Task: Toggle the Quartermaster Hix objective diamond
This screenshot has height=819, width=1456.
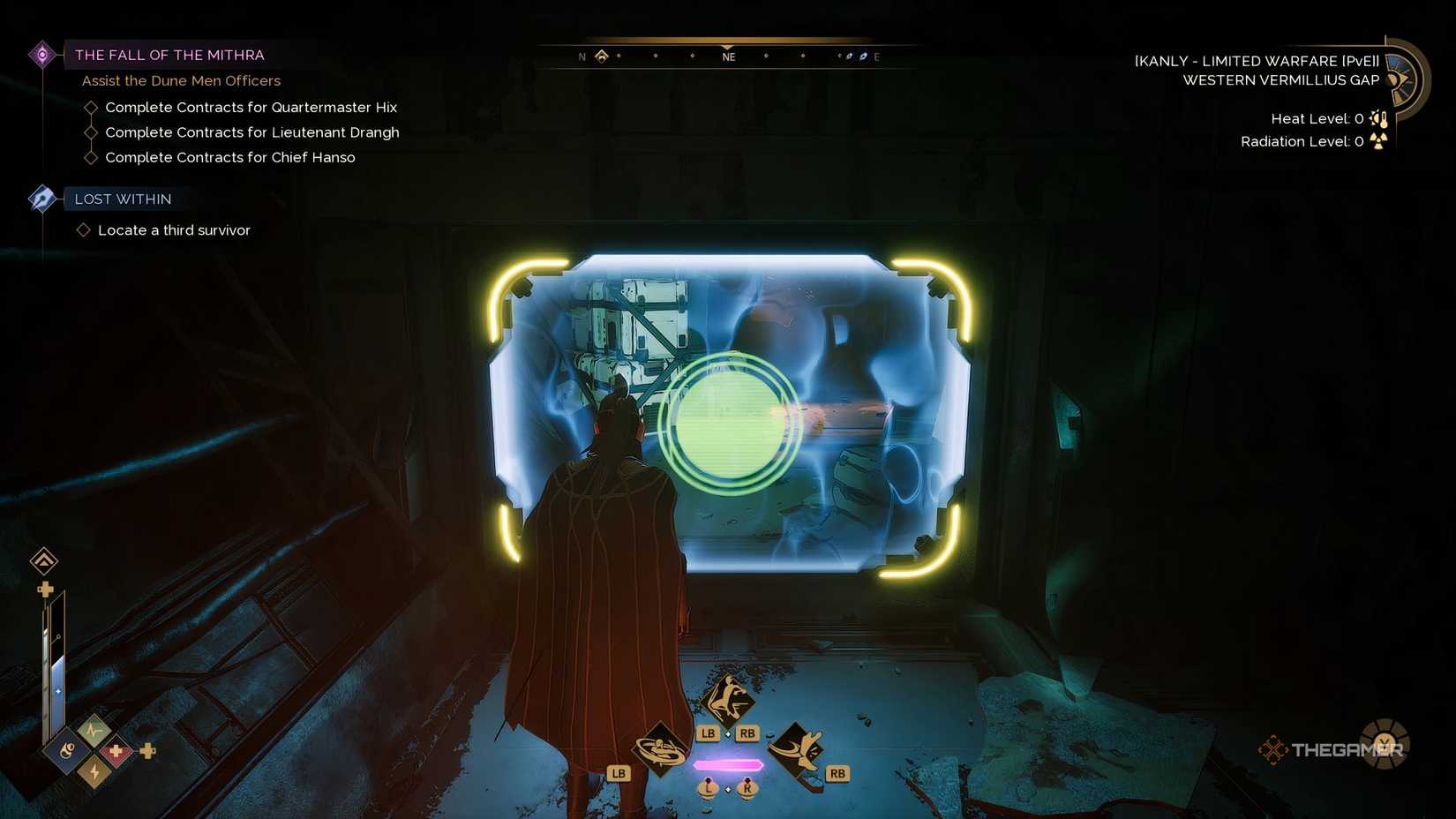Action: [x=91, y=107]
